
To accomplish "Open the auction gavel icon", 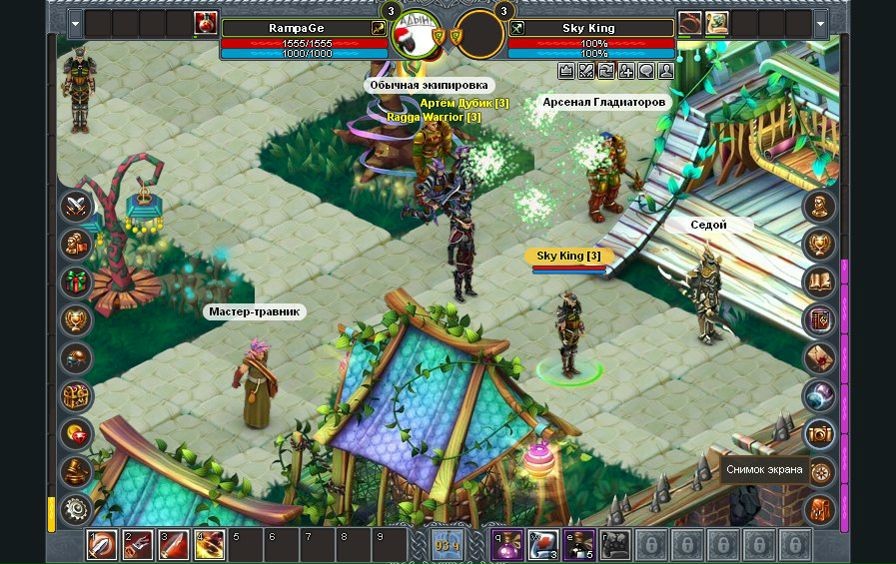I will pos(76,471).
